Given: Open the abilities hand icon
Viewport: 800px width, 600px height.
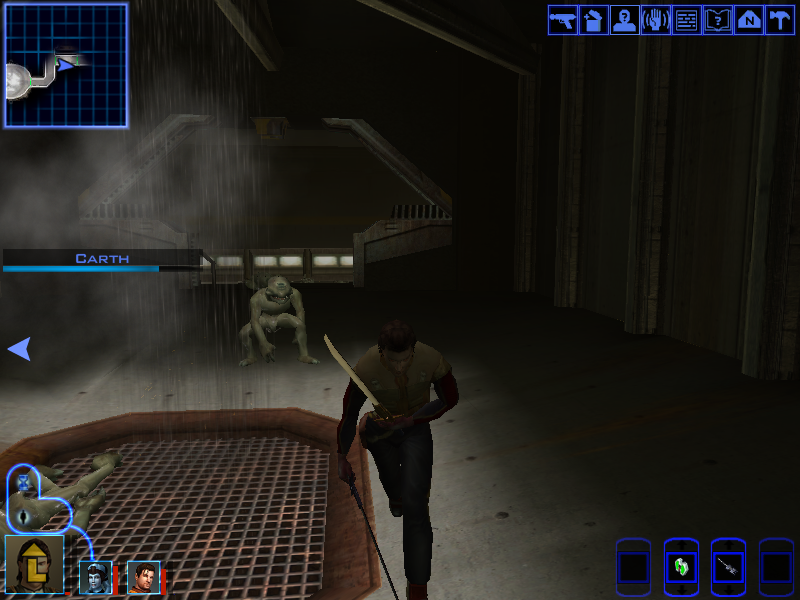Looking at the screenshot, I should coord(655,20).
